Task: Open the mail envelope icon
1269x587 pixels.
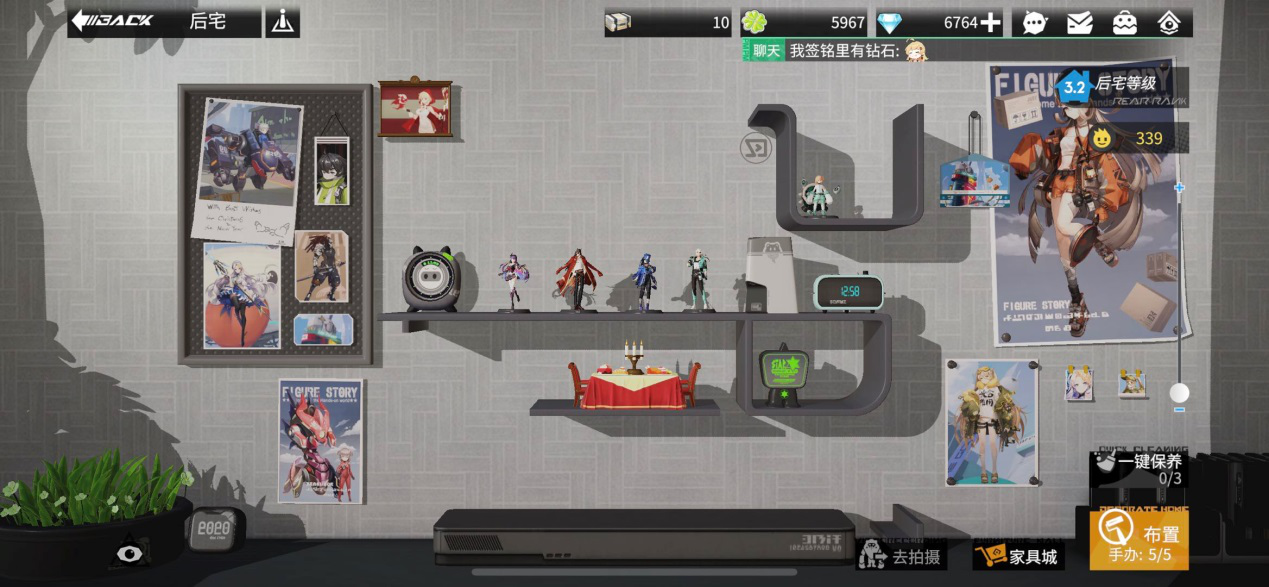Action: tap(1080, 22)
